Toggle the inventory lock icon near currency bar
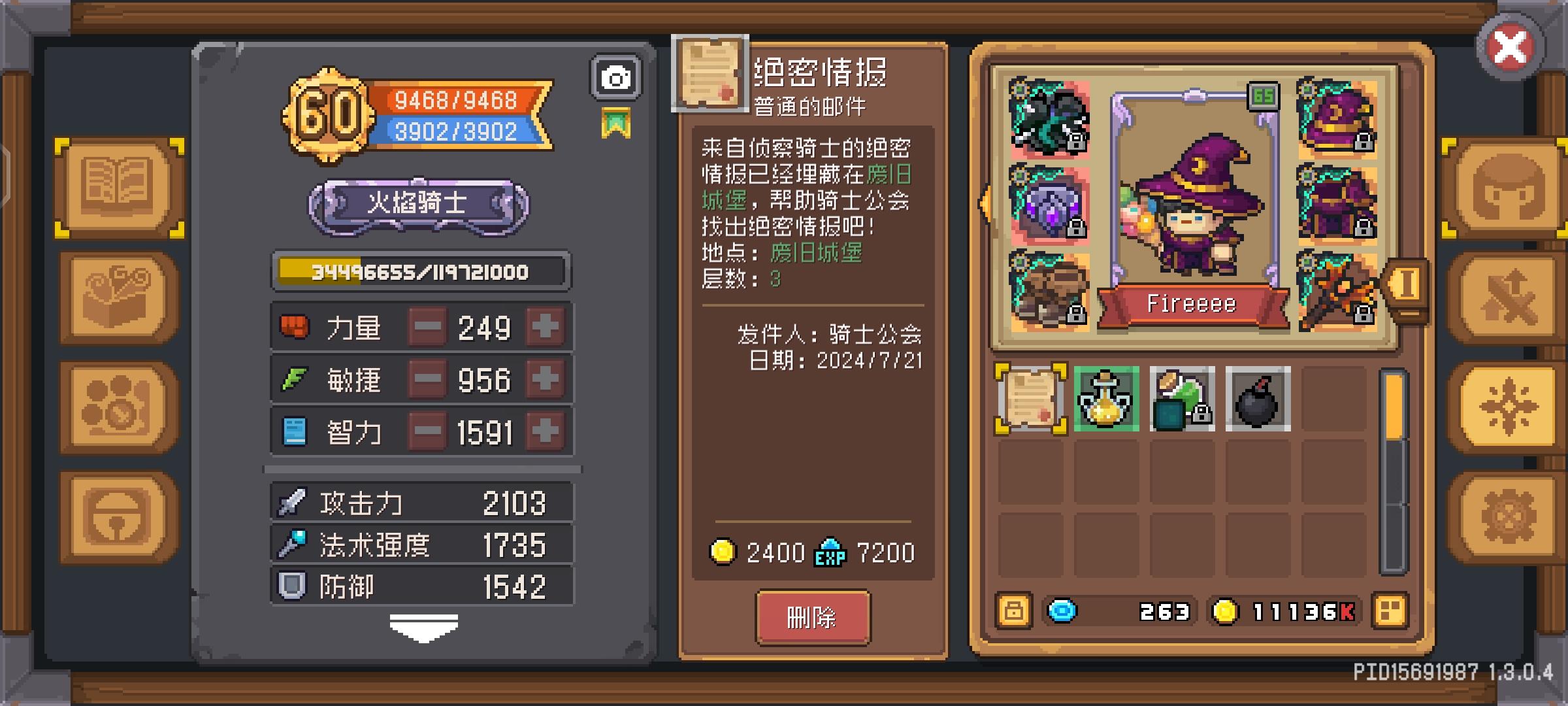Screen dimensions: 1568x706 [x=1014, y=611]
